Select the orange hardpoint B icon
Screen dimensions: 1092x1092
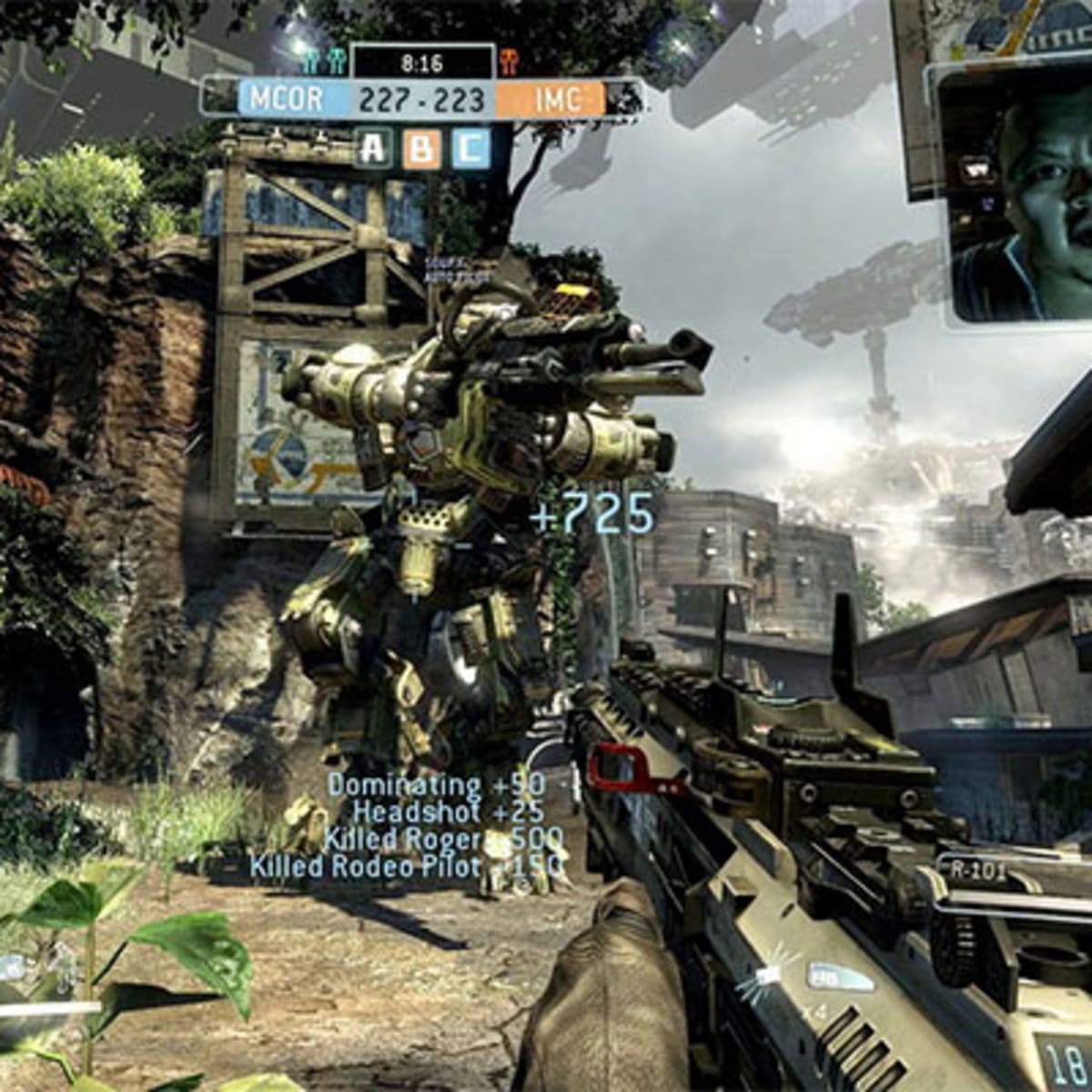tap(421, 149)
